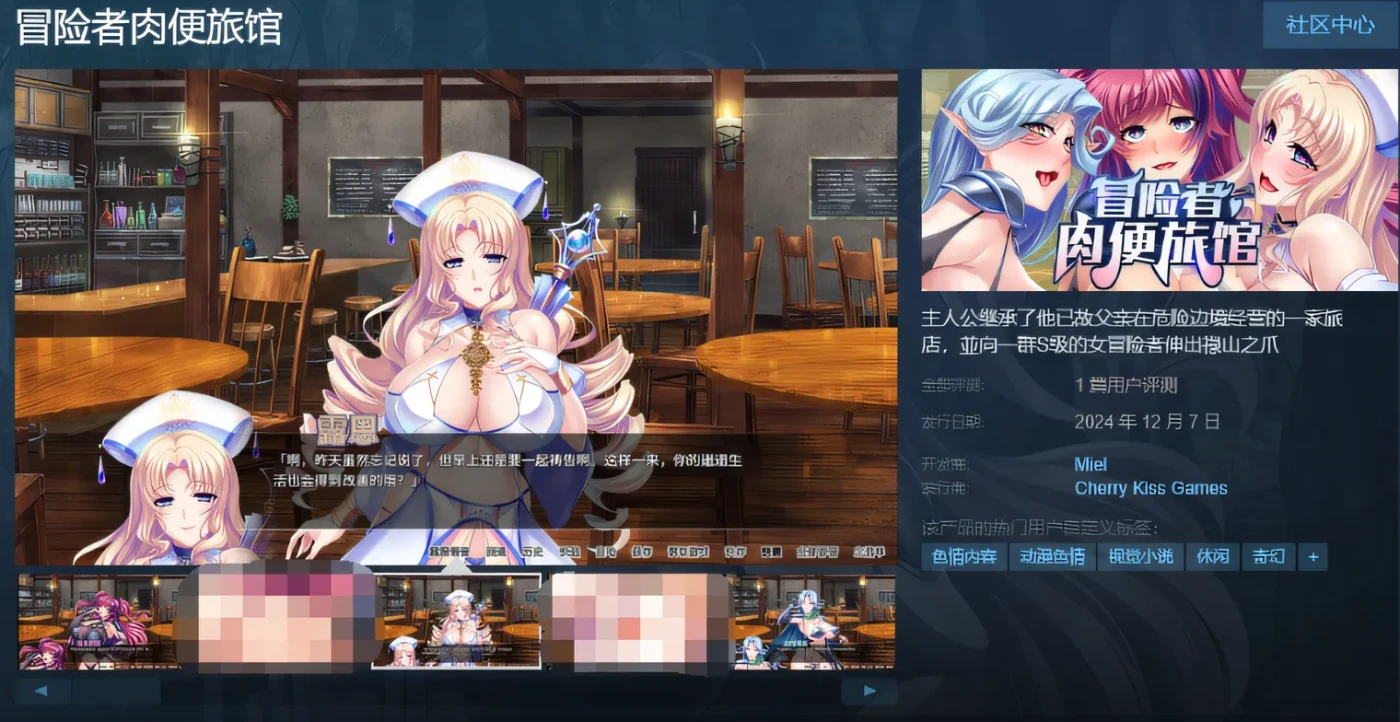Open the 社区中心 community hub

1330,25
